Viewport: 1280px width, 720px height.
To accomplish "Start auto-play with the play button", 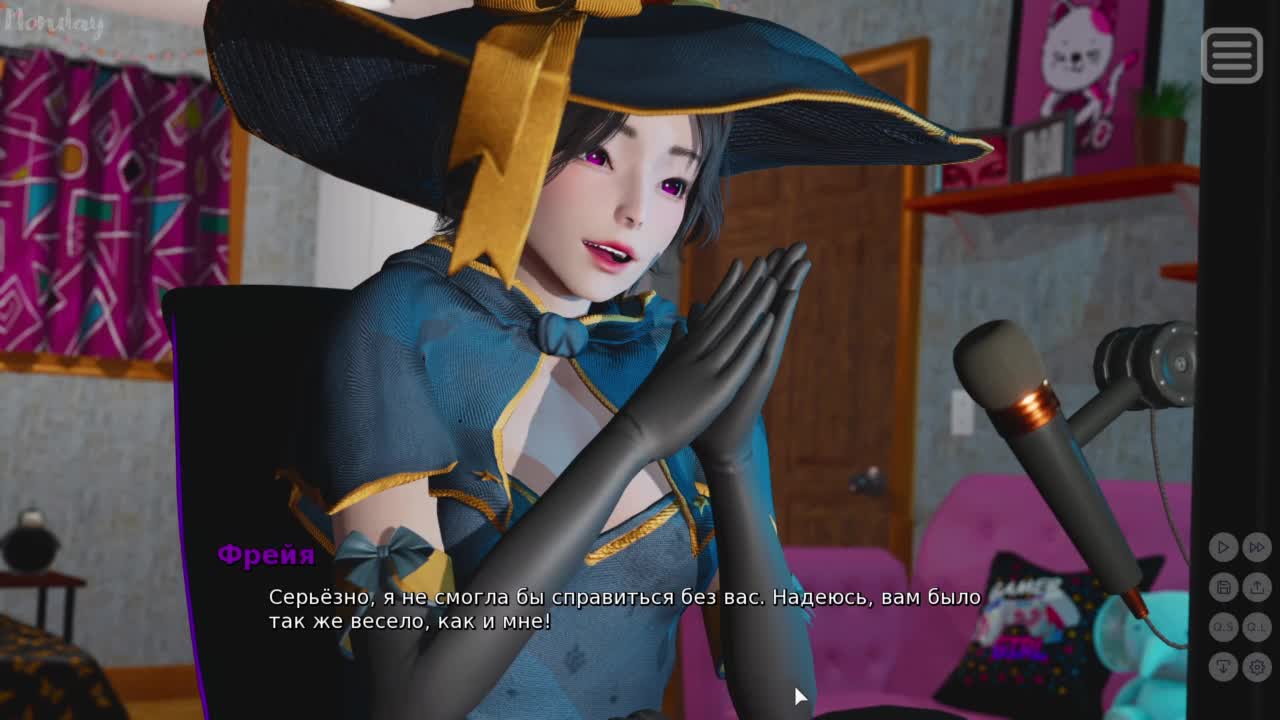I will coord(1223,547).
